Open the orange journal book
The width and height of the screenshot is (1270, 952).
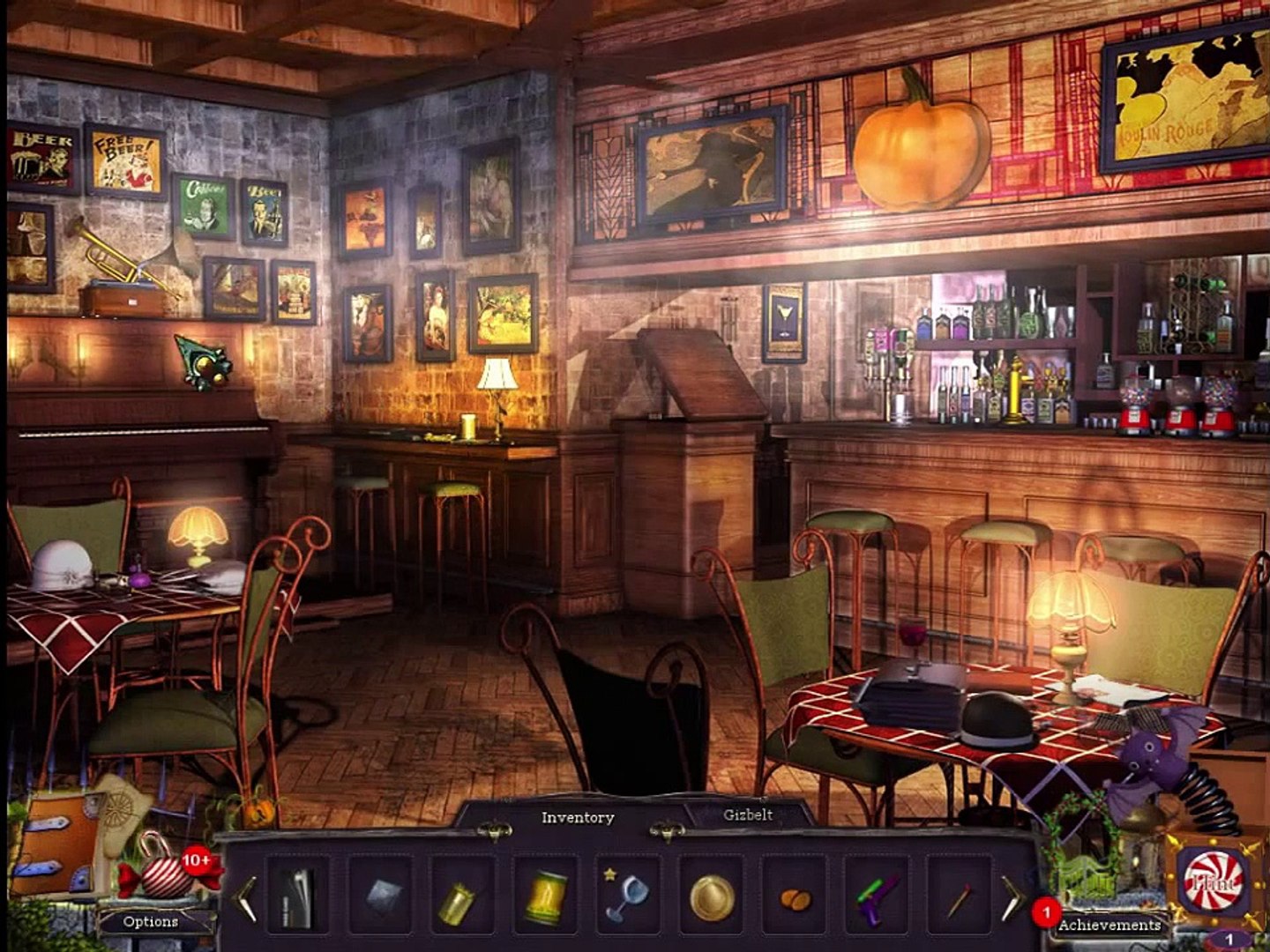pyautogui.click(x=58, y=846)
